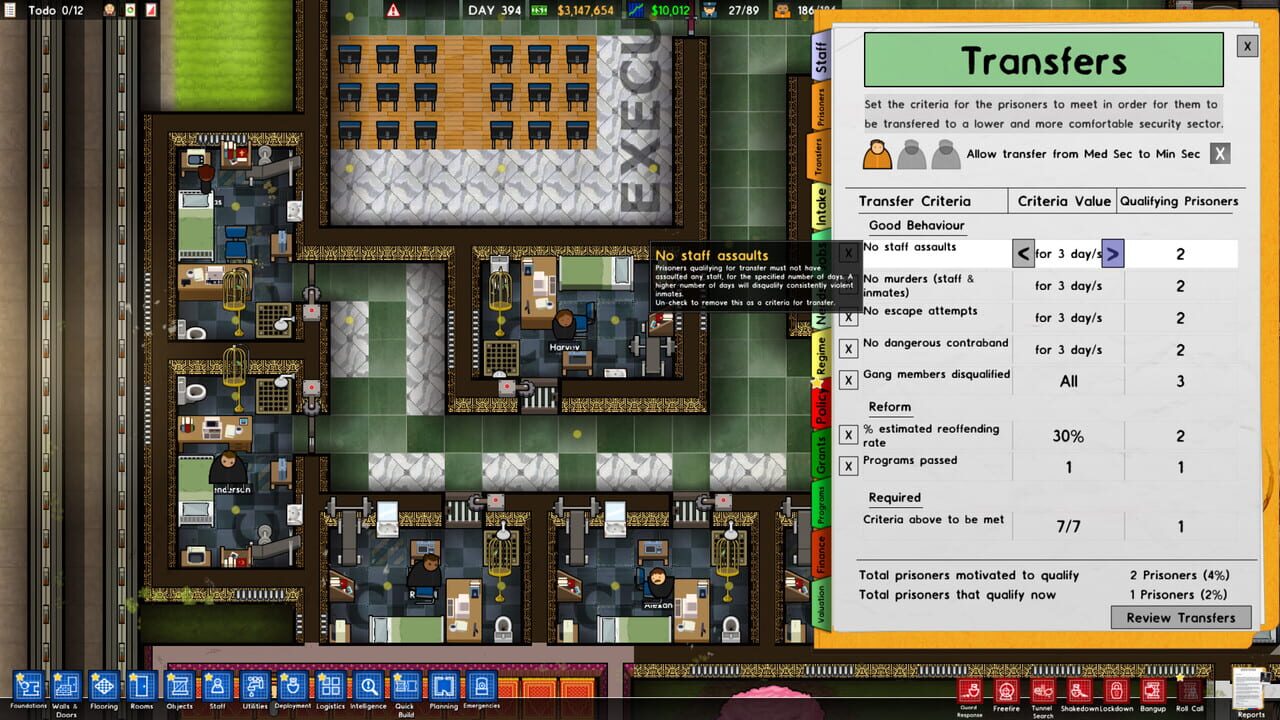Toggle off the Gang members disqualified criterion
Viewport: 1280px width, 720px height.
pos(846,381)
